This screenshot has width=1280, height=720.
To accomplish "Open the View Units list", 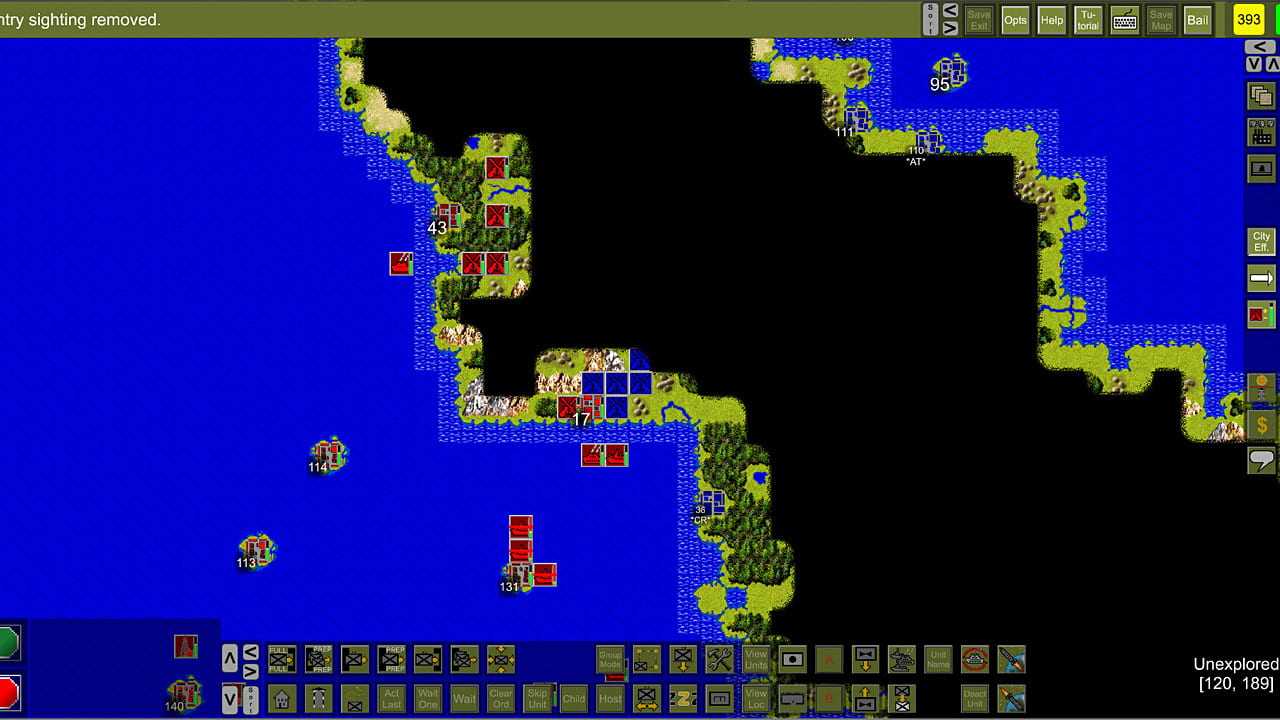I will pos(756,660).
